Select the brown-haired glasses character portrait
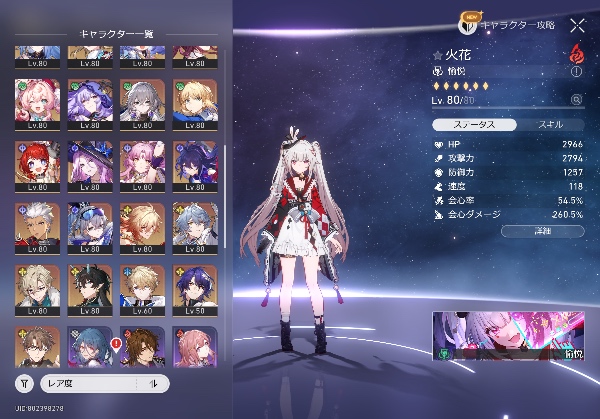 pos(34,345)
